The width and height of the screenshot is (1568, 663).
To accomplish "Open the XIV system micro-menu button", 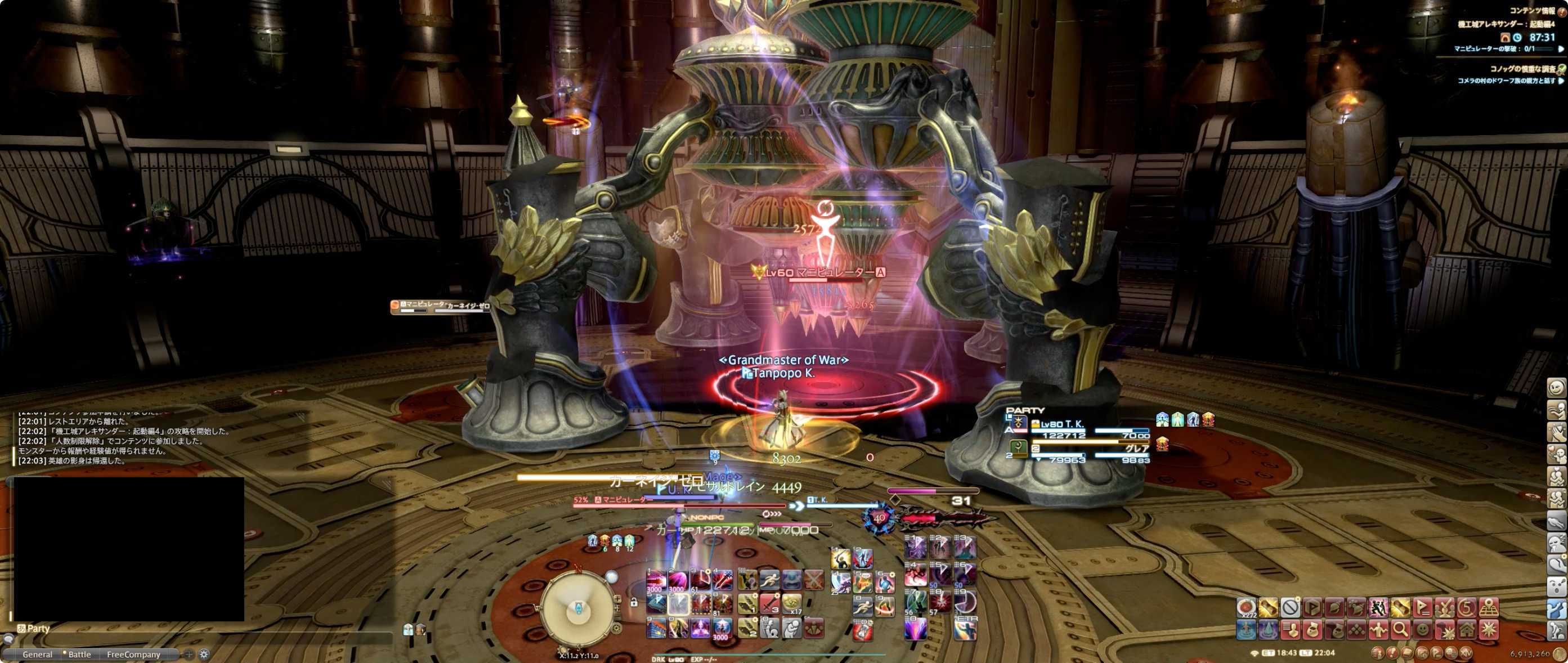I will click(x=1467, y=654).
